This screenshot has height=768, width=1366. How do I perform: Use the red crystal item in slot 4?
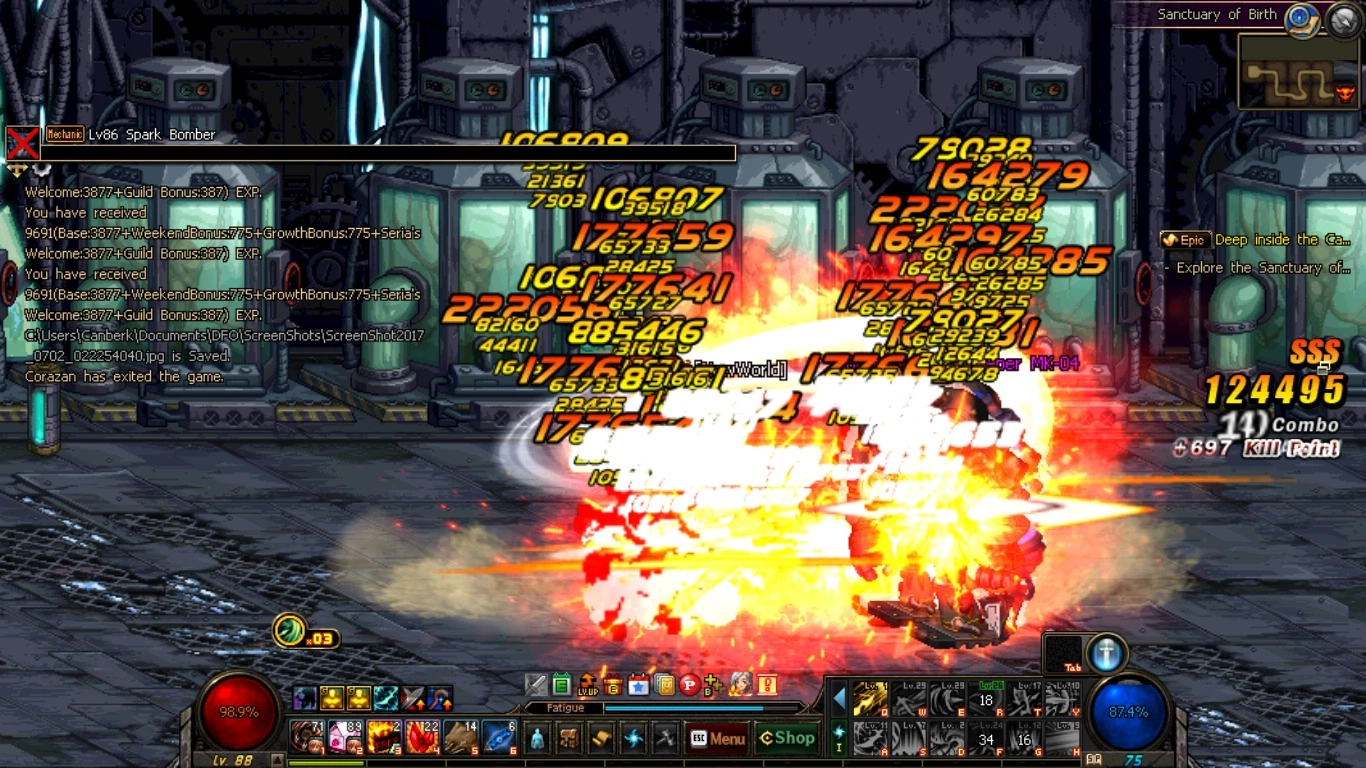coord(422,737)
